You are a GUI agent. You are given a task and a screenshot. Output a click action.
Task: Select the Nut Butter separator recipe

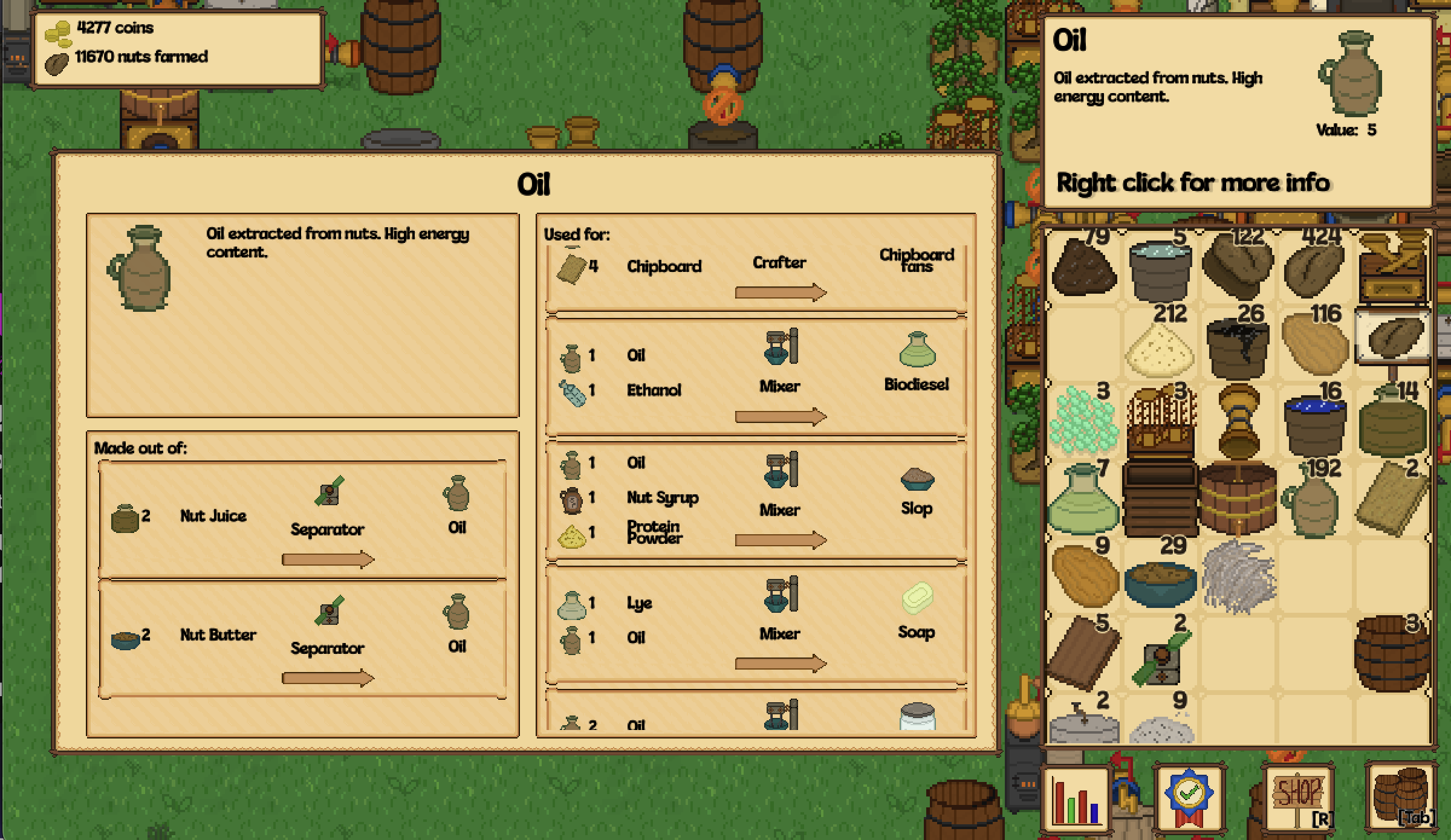pos(302,639)
